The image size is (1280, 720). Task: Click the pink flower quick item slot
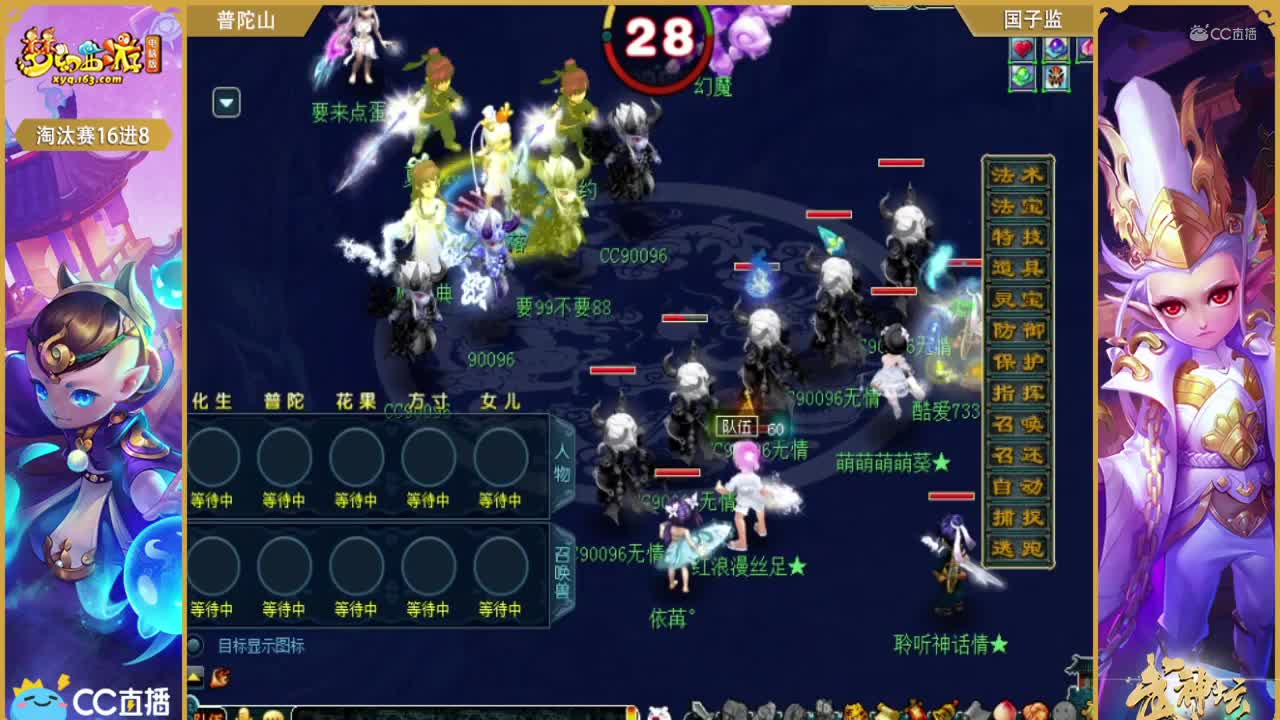tap(1088, 50)
